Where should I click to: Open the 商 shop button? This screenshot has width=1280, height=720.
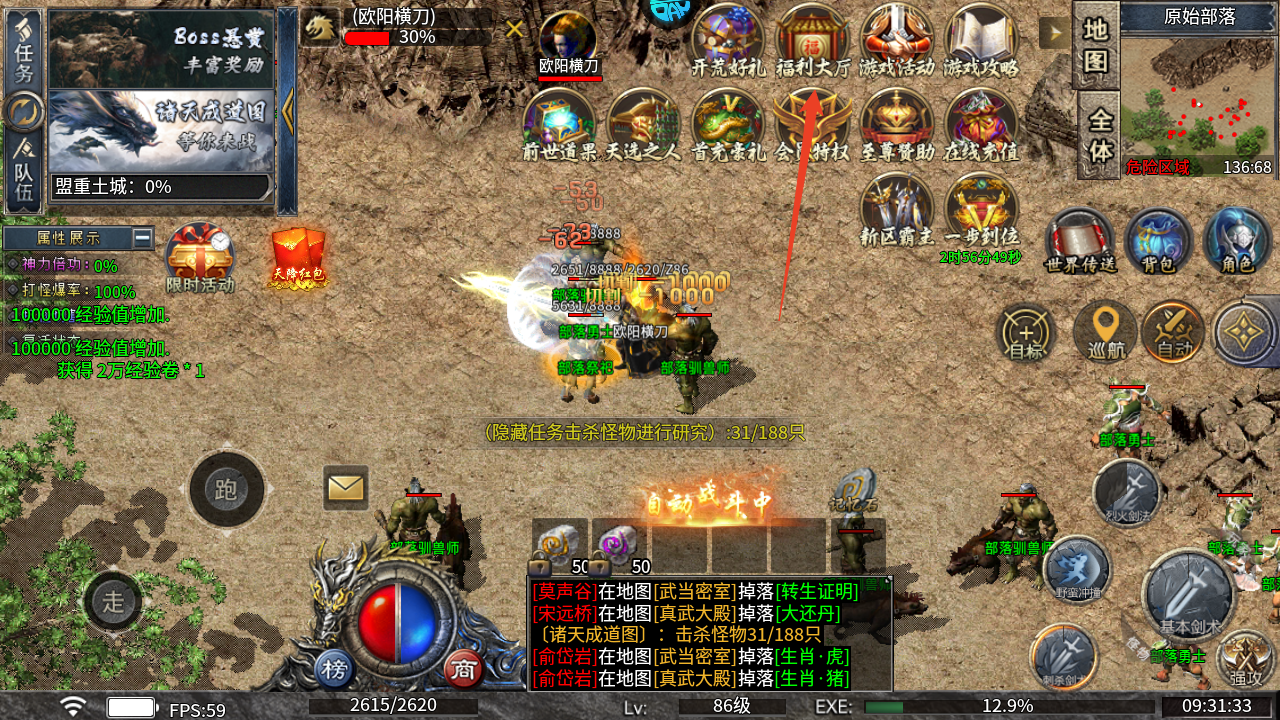(x=463, y=668)
